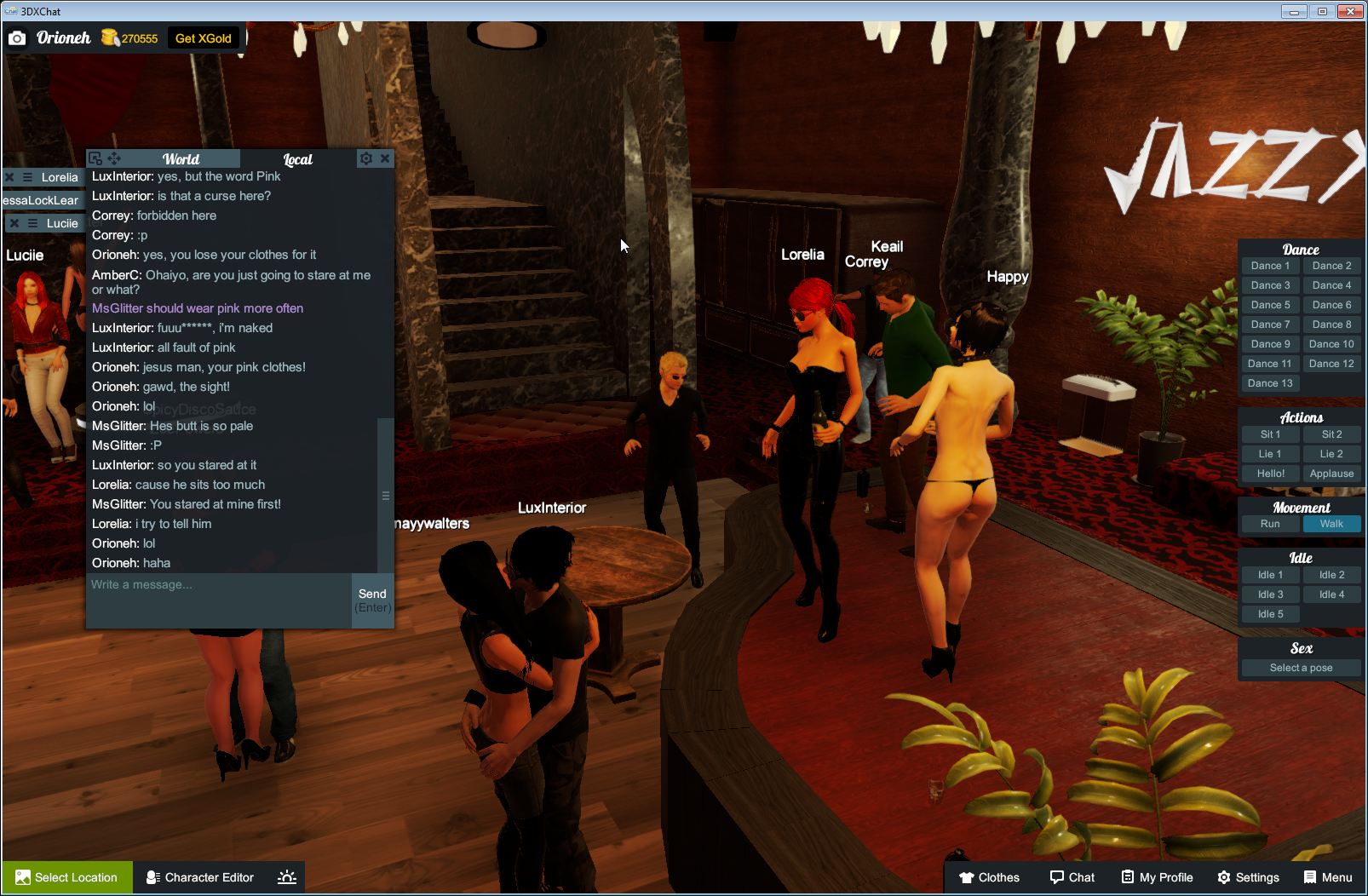Open the hamburger menu on Lorelia chat panel
Screen dimensions: 1368x896
[26, 177]
